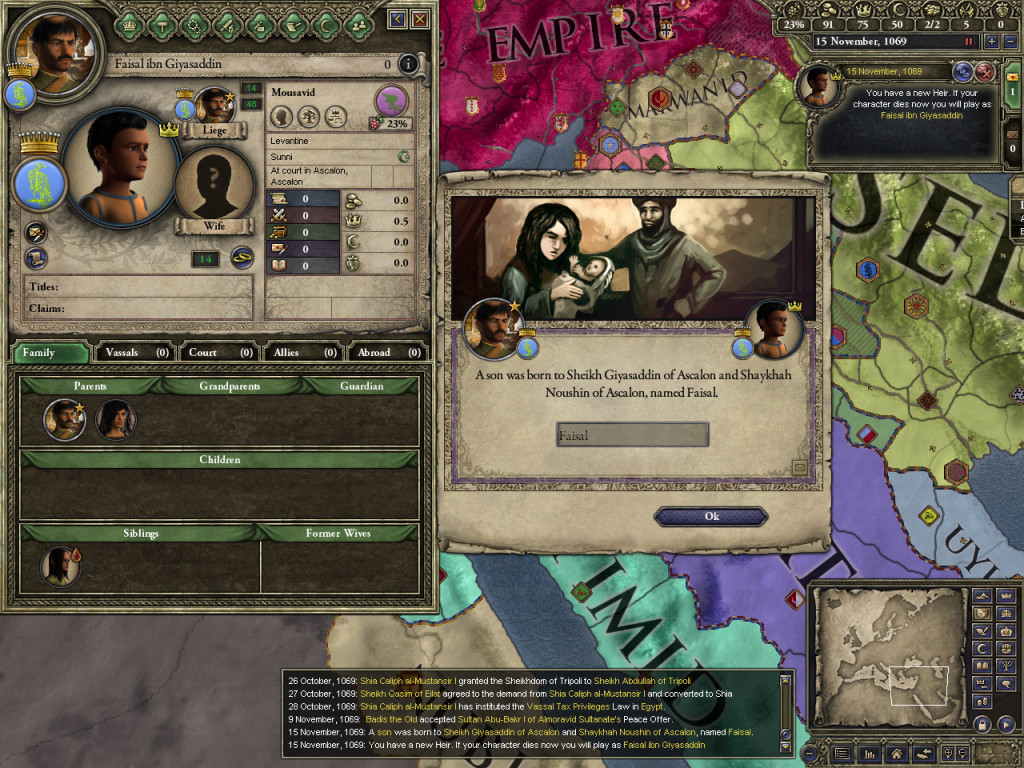Image resolution: width=1024 pixels, height=768 pixels.
Task: Switch to the Vassals tab
Action: (134, 352)
